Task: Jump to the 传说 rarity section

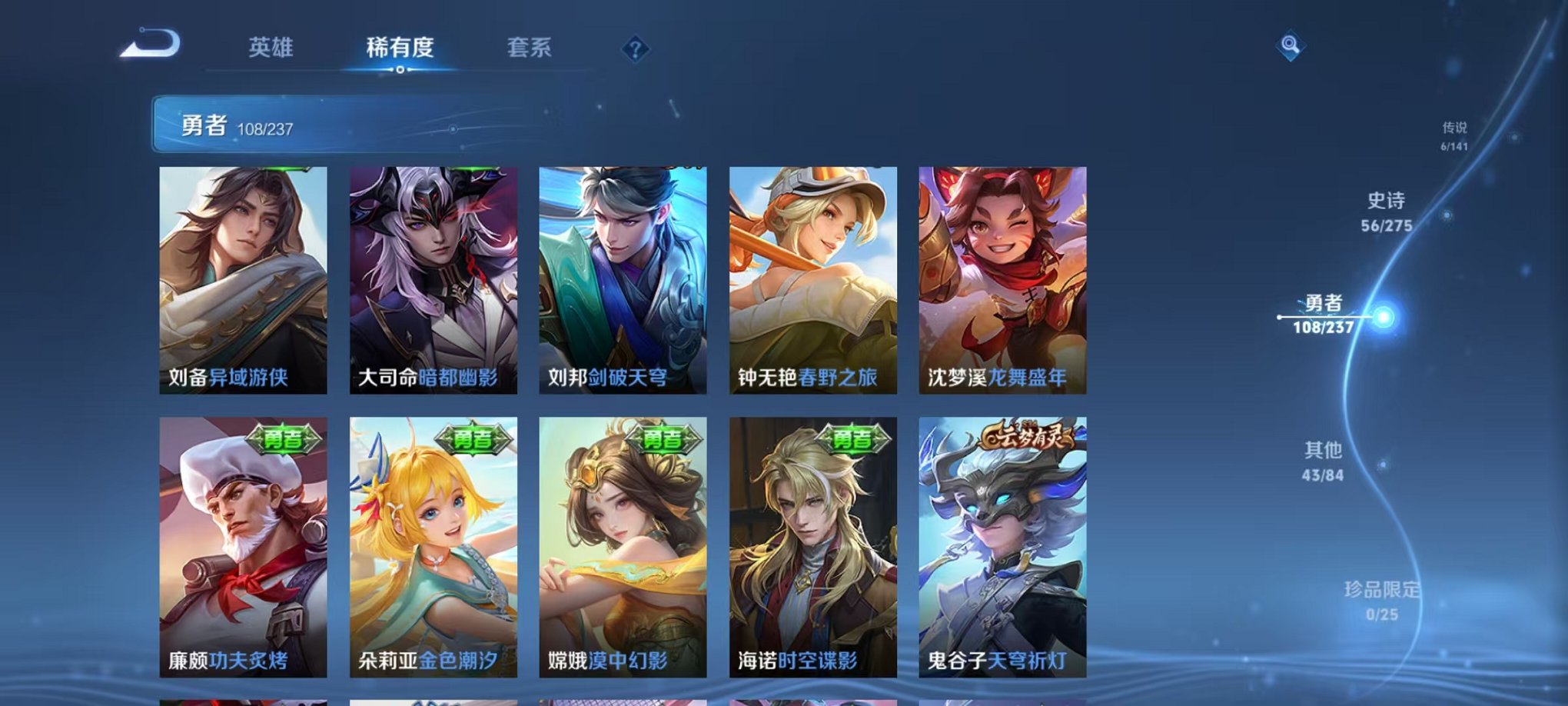Action: click(1453, 135)
